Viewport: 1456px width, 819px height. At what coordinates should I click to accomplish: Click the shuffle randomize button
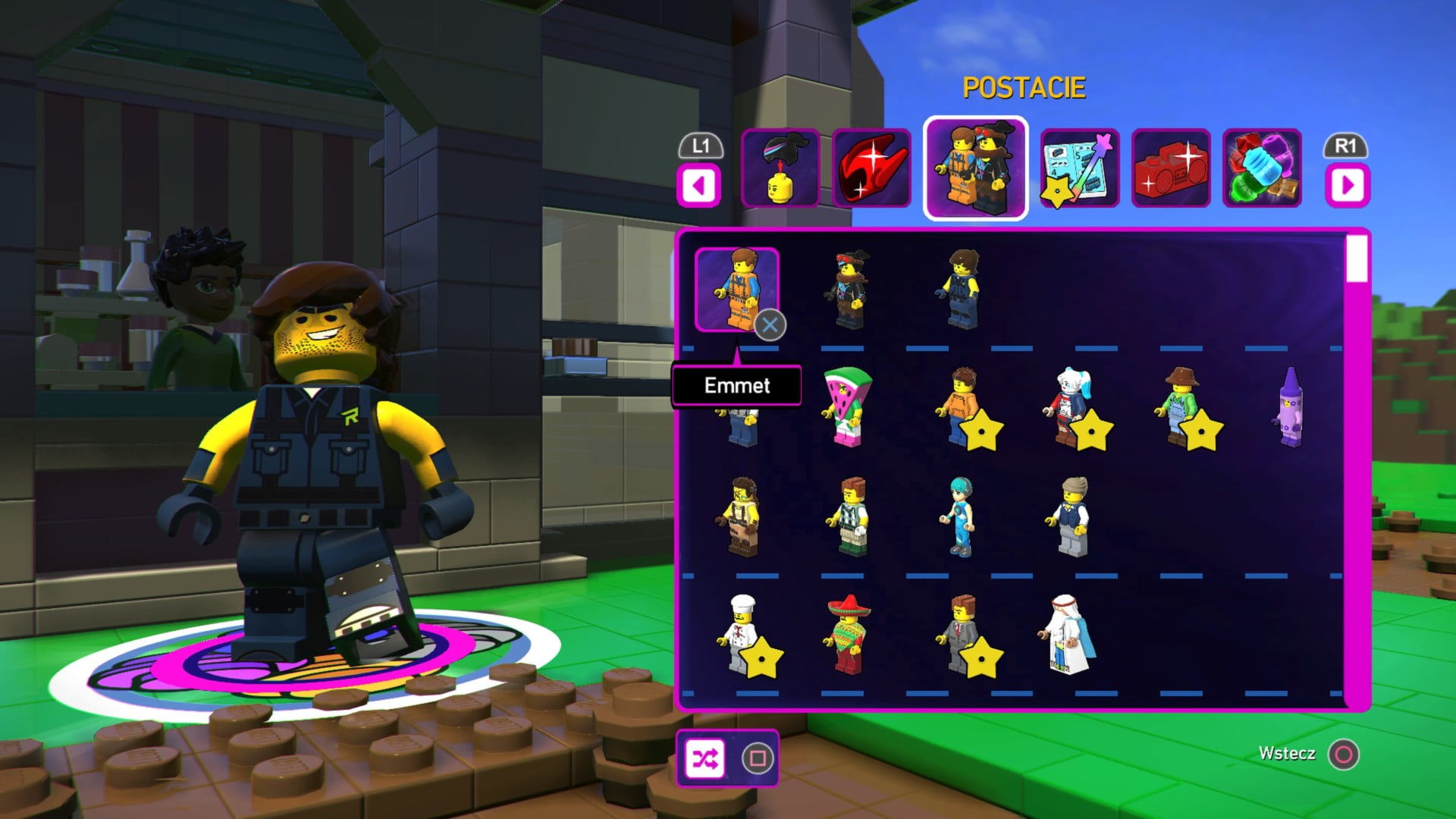(704, 758)
